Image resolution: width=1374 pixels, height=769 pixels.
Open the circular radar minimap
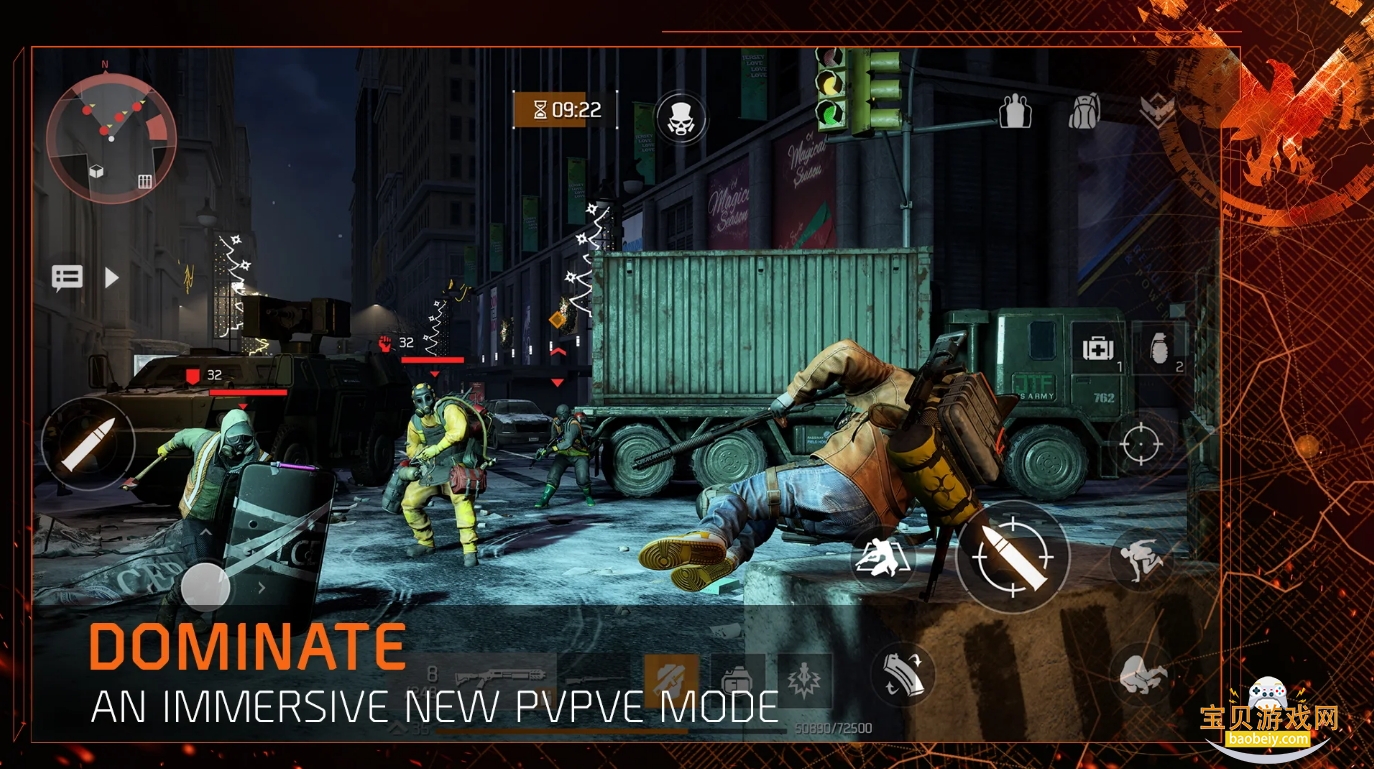tap(111, 138)
